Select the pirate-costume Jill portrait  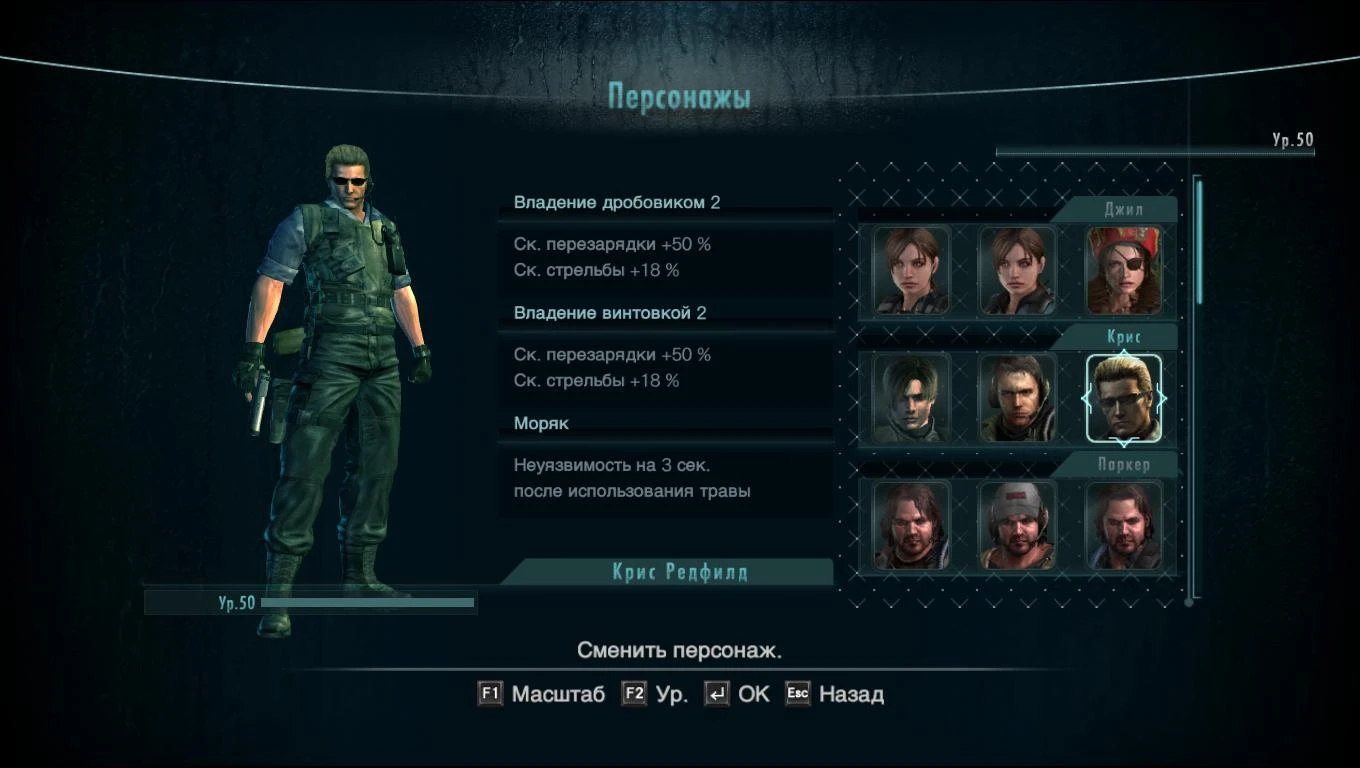(x=1124, y=270)
